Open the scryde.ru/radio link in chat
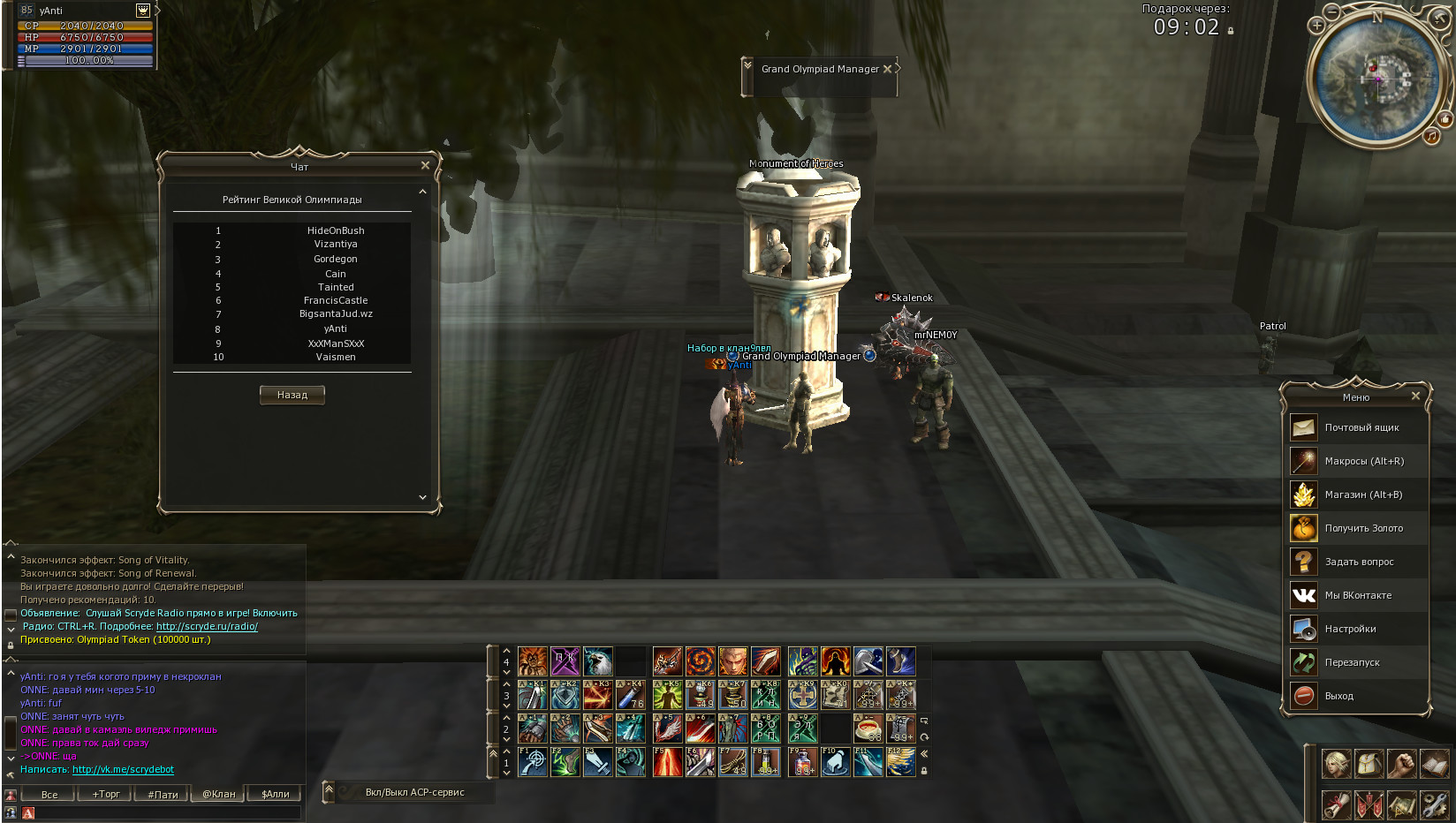Image resolution: width=1456 pixels, height=823 pixels. point(207,626)
